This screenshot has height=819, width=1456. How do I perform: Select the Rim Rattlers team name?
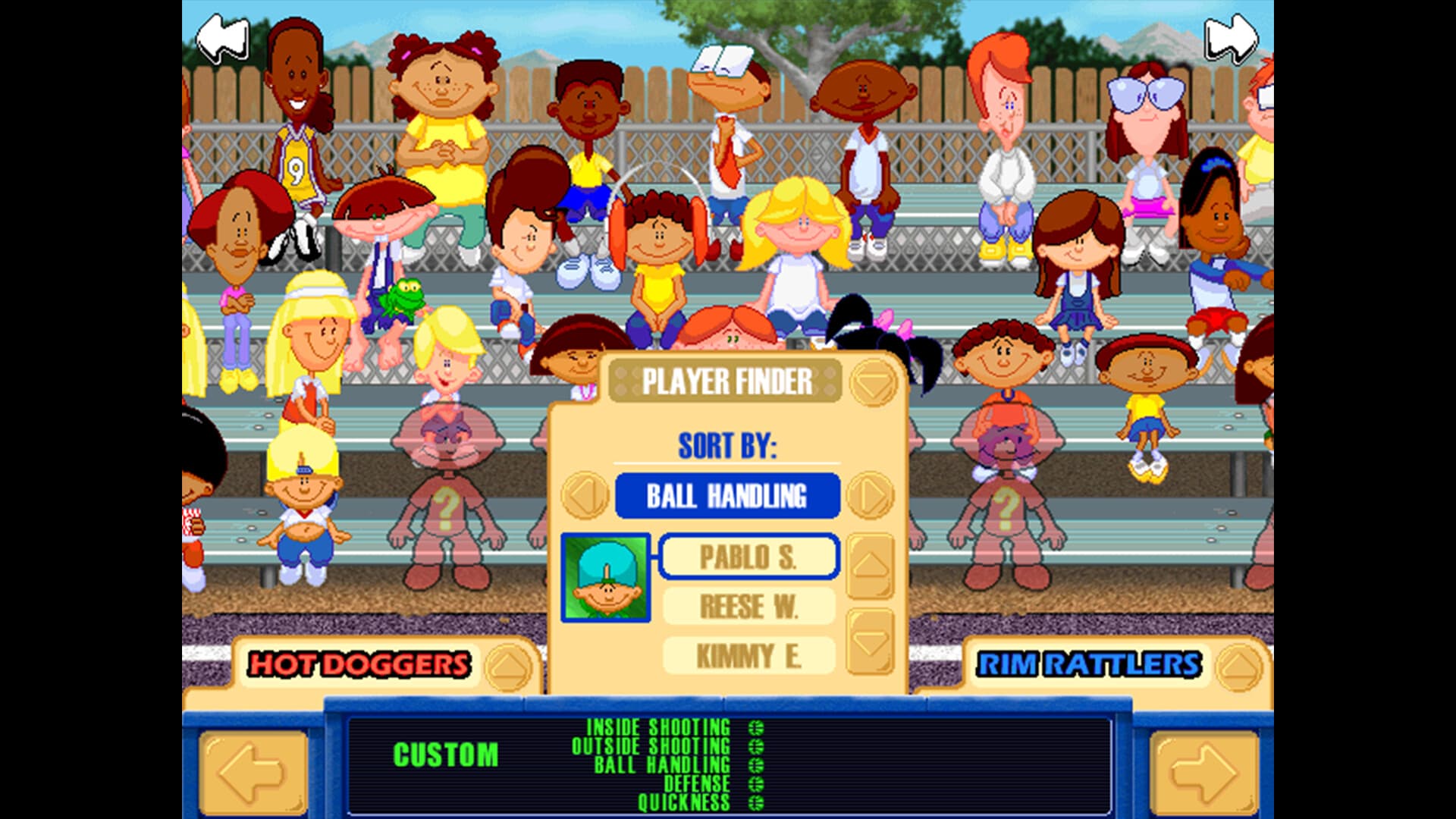(1090, 663)
